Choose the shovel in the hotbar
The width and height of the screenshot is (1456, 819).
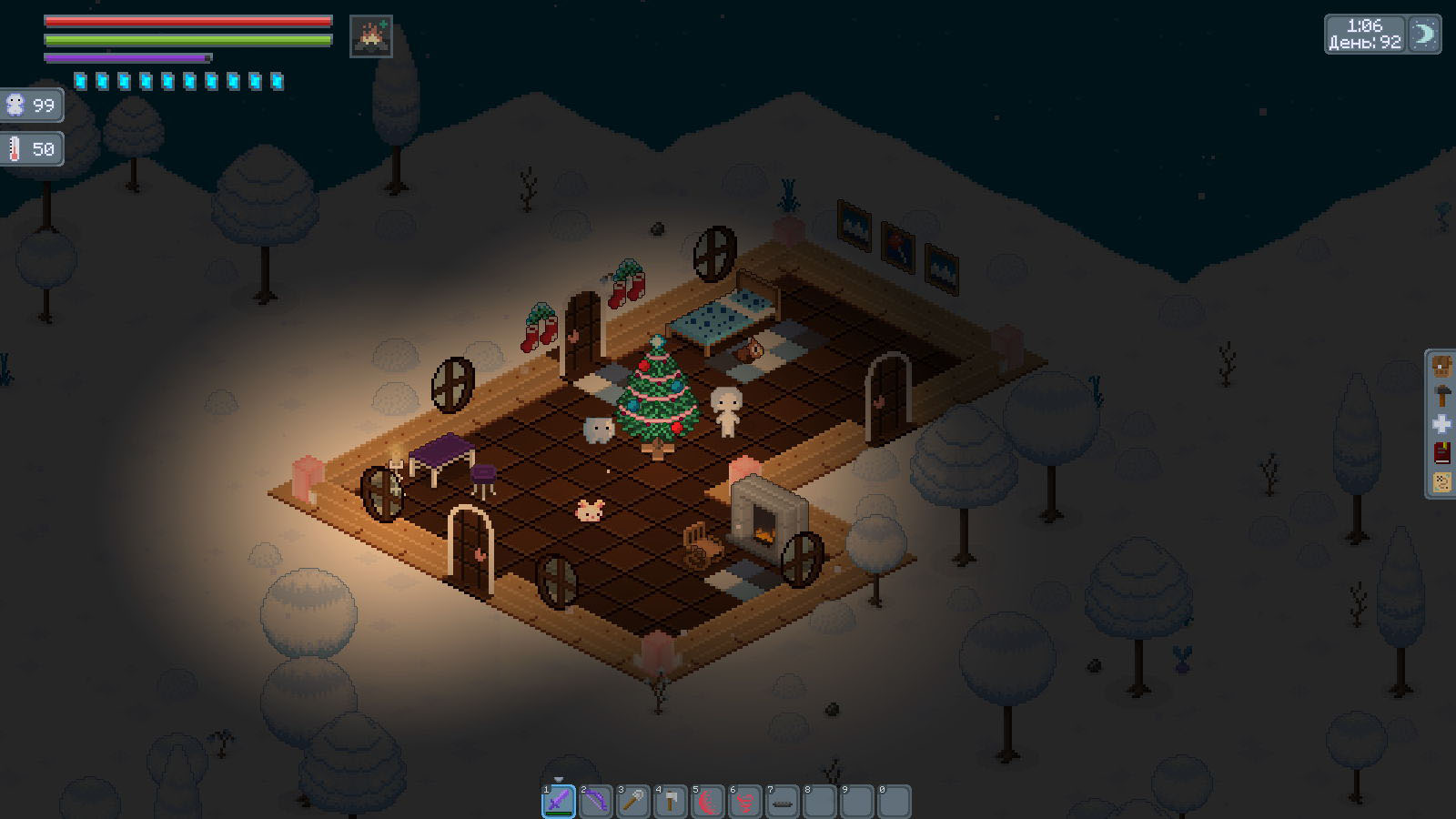(x=633, y=802)
